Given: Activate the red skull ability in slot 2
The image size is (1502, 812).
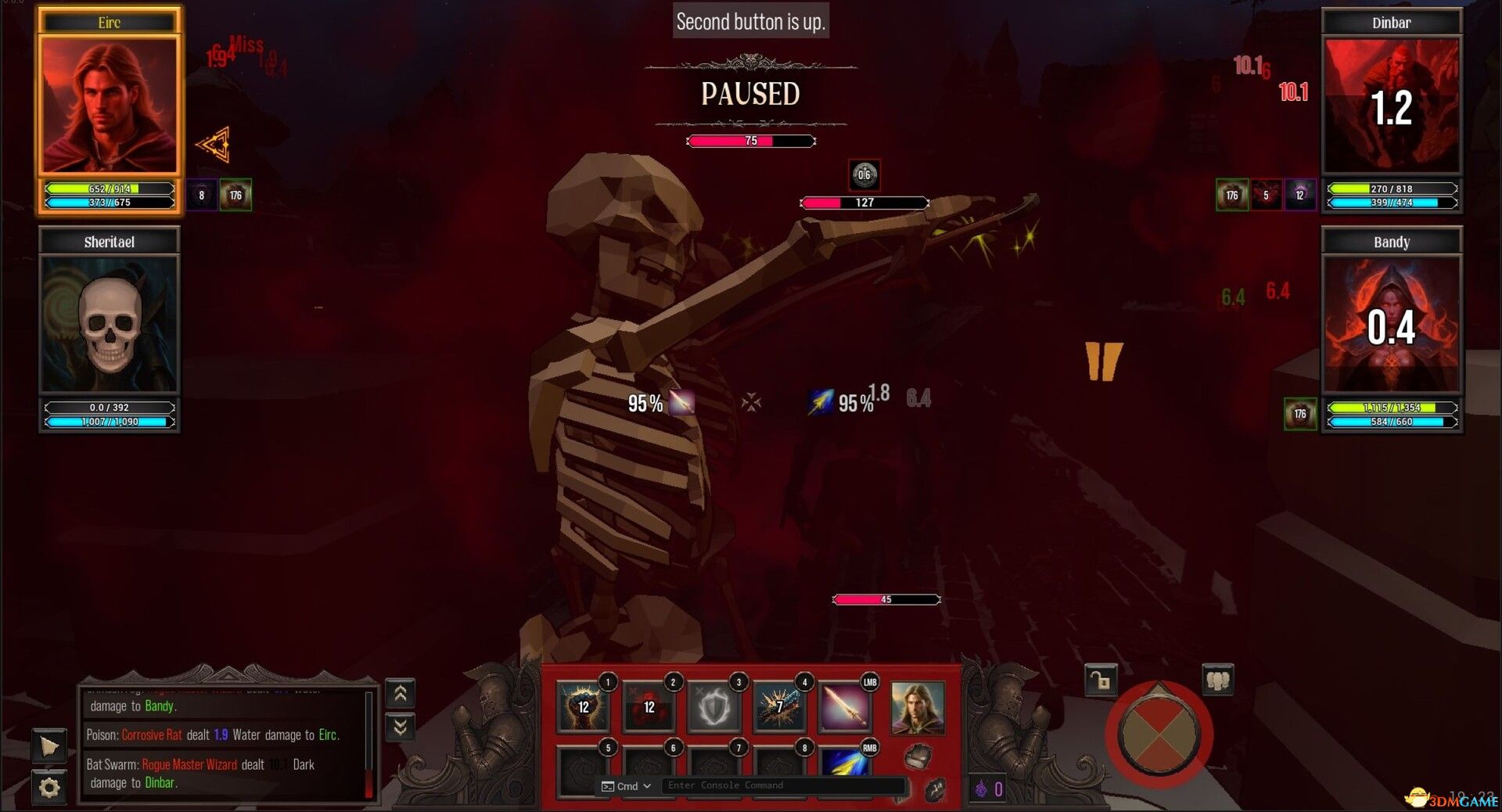Looking at the screenshot, I should point(649,706).
